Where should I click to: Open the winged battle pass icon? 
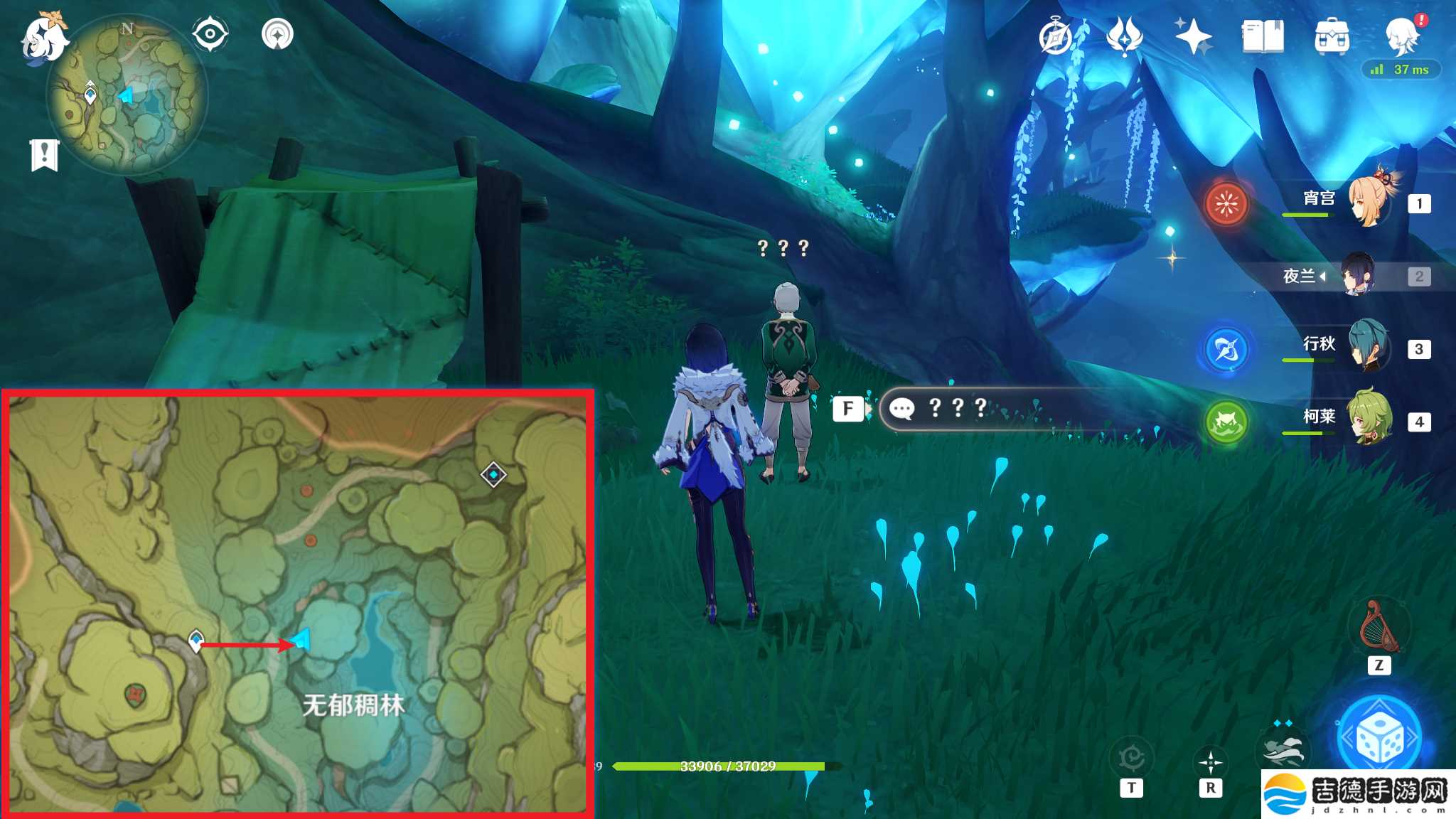click(1124, 36)
